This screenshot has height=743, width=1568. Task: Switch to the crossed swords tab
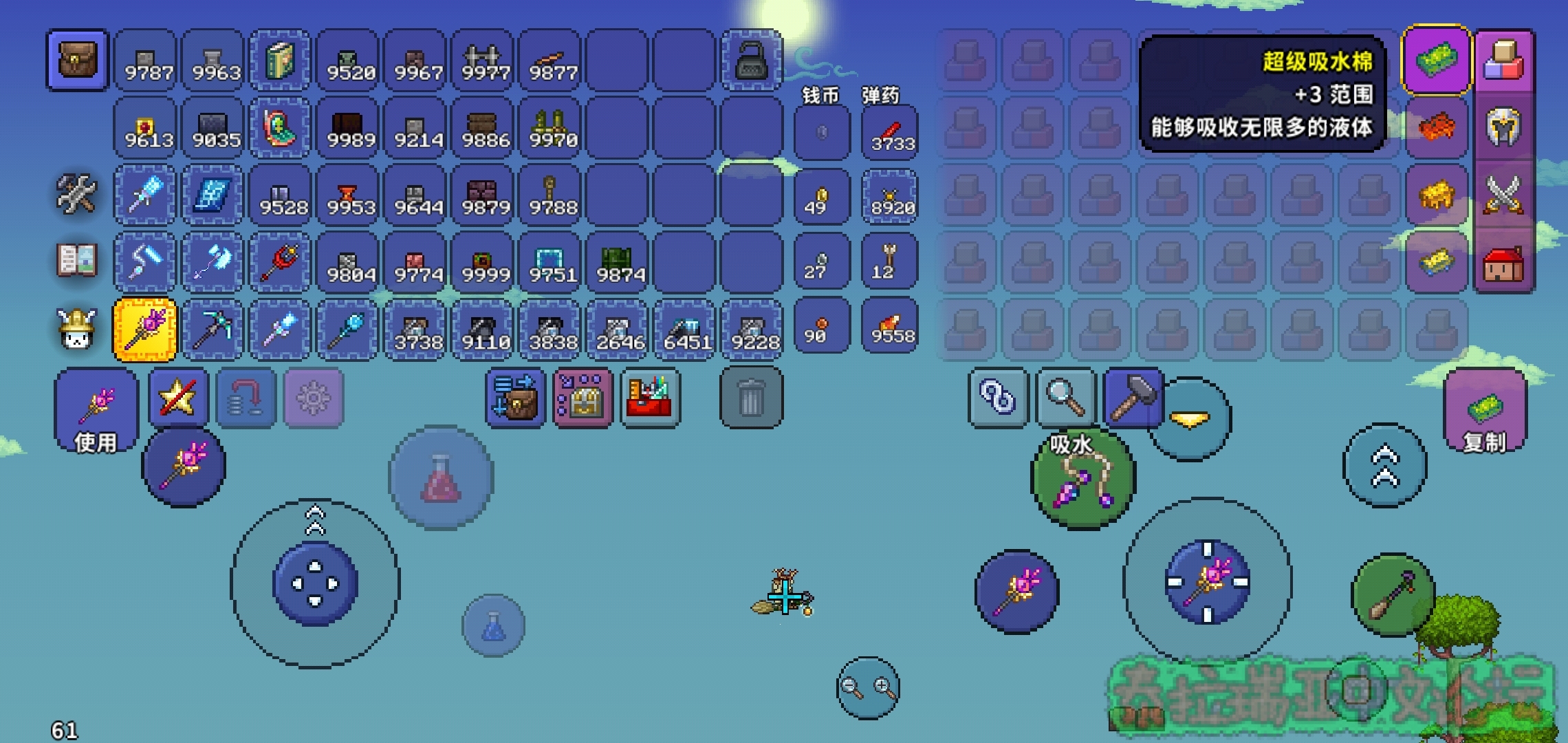[x=1503, y=195]
